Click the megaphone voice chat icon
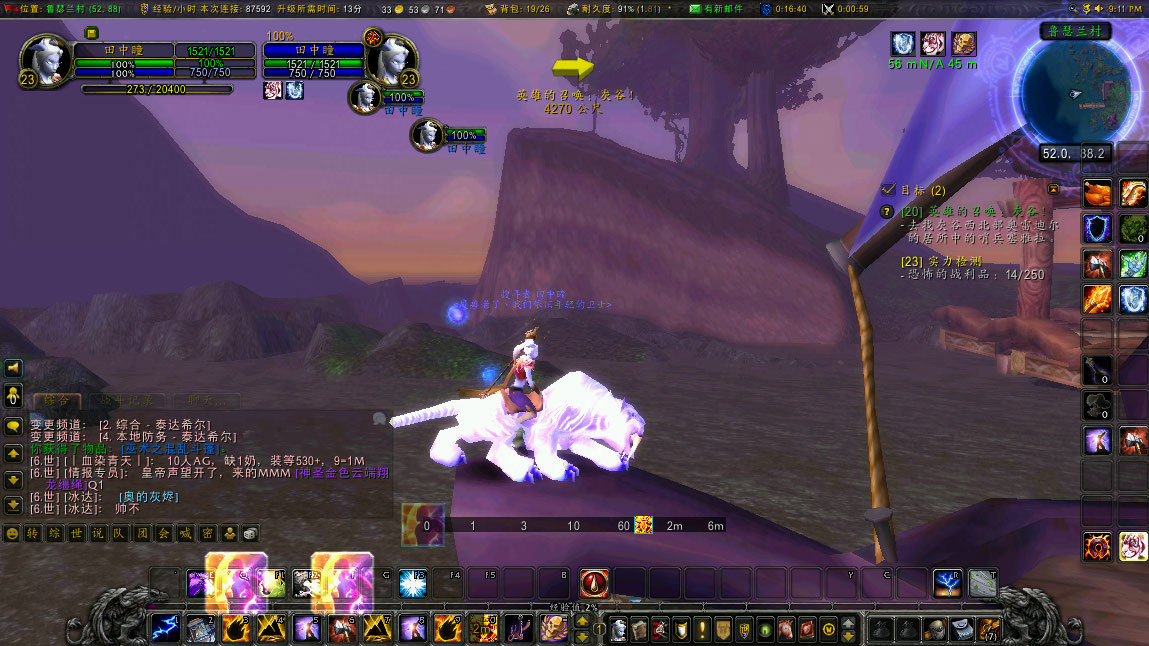The image size is (1149, 646). [x=13, y=368]
